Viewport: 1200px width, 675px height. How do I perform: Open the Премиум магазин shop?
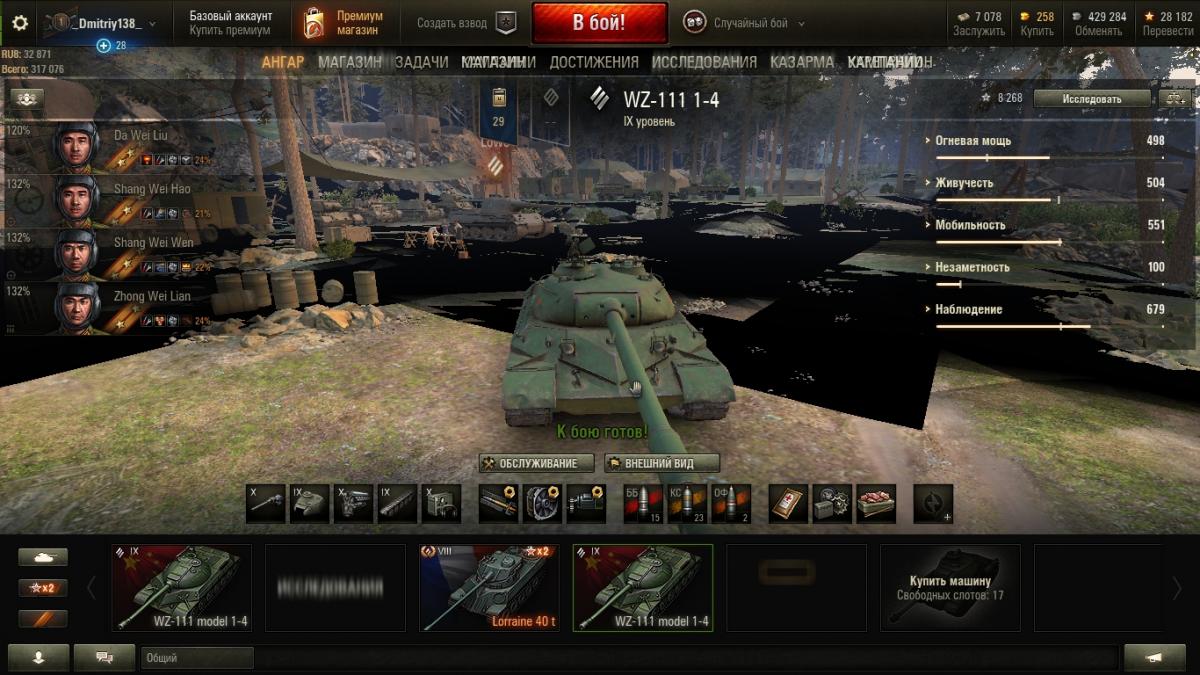(x=344, y=23)
